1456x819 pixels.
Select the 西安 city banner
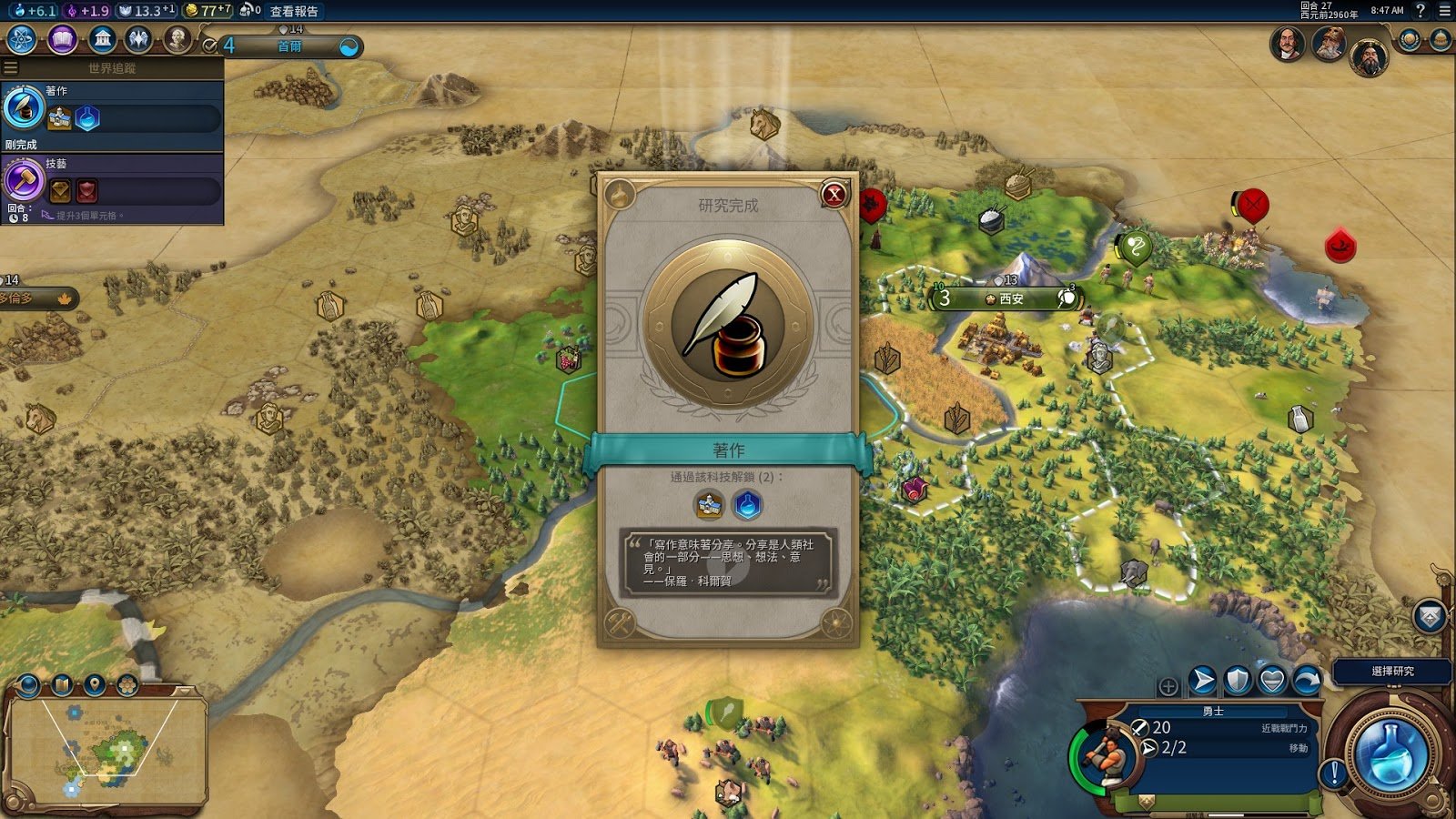pos(1009,298)
